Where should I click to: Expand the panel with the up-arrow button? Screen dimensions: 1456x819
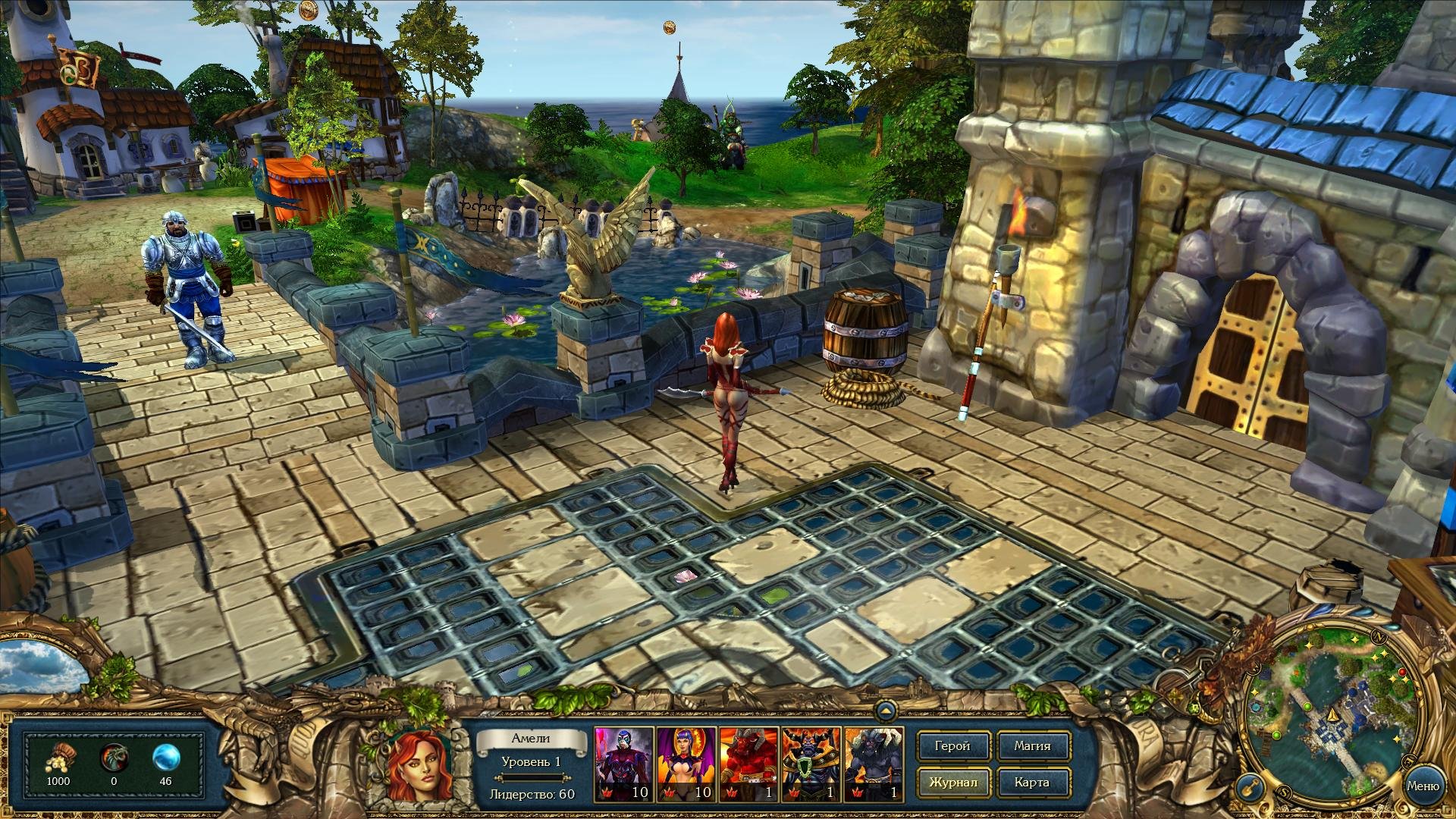pos(884,711)
